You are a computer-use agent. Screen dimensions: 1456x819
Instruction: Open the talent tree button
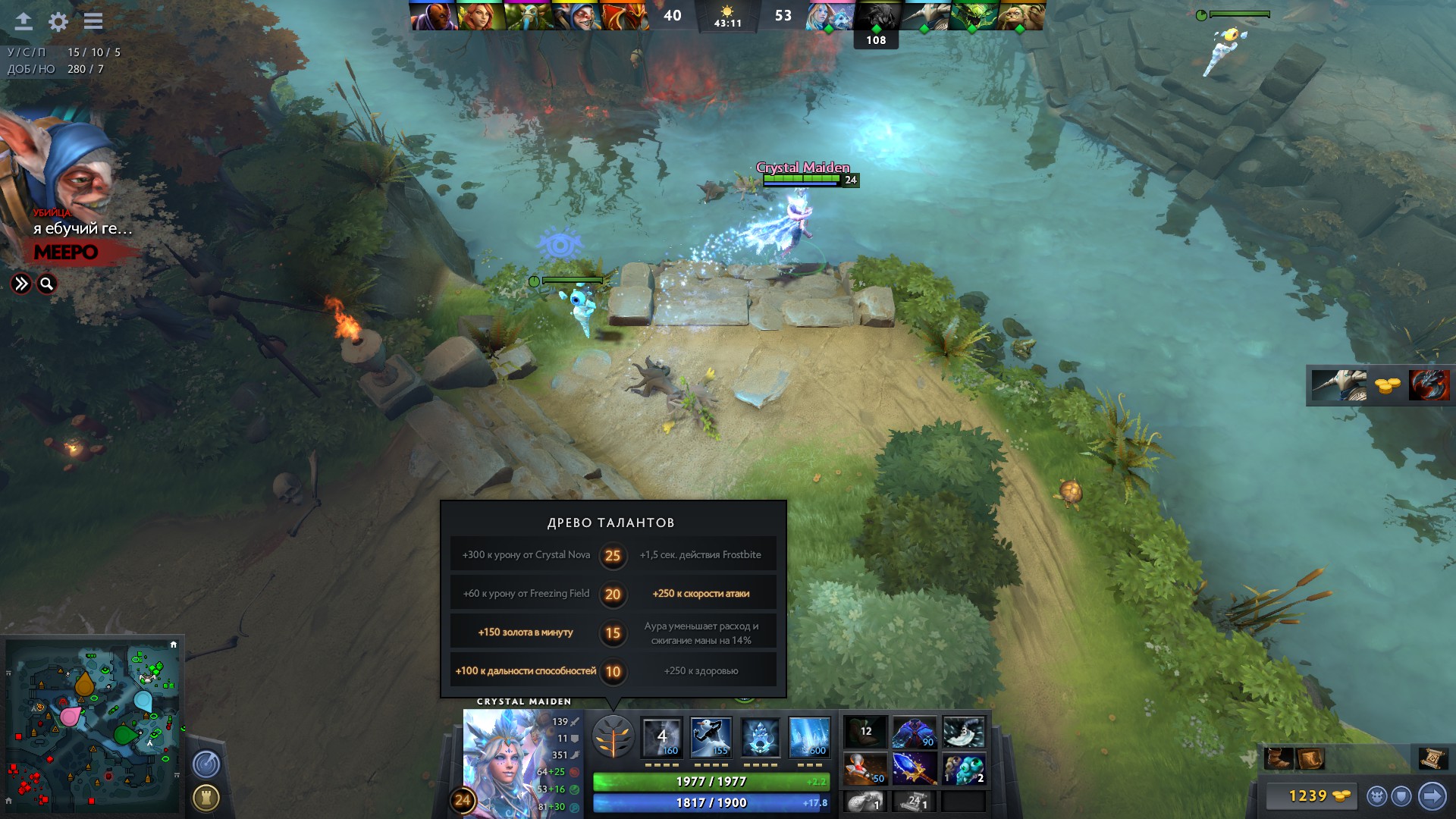pos(612,736)
